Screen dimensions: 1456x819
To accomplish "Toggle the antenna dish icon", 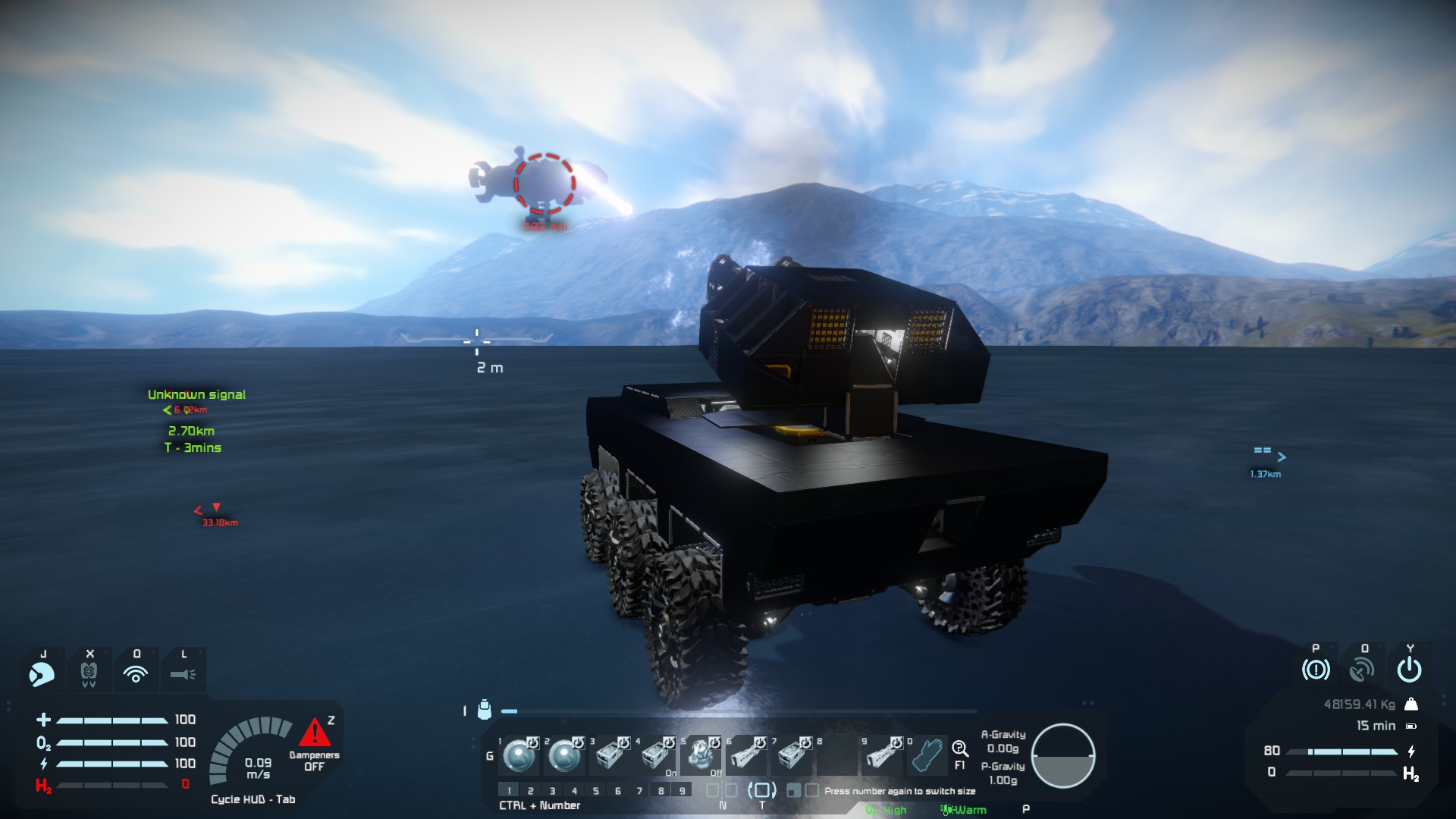I will point(1362,670).
